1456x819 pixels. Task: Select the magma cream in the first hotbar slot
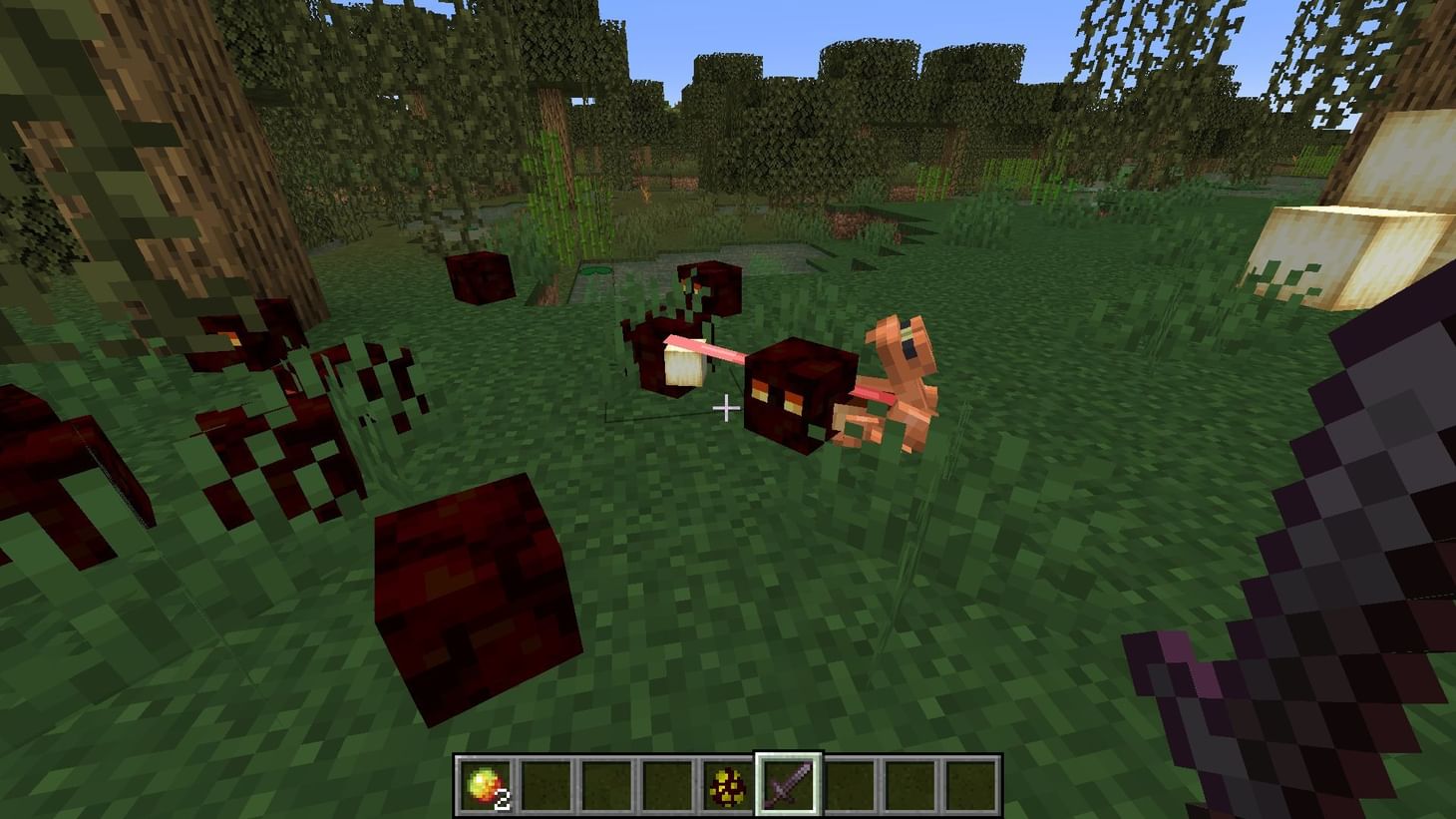click(x=486, y=783)
